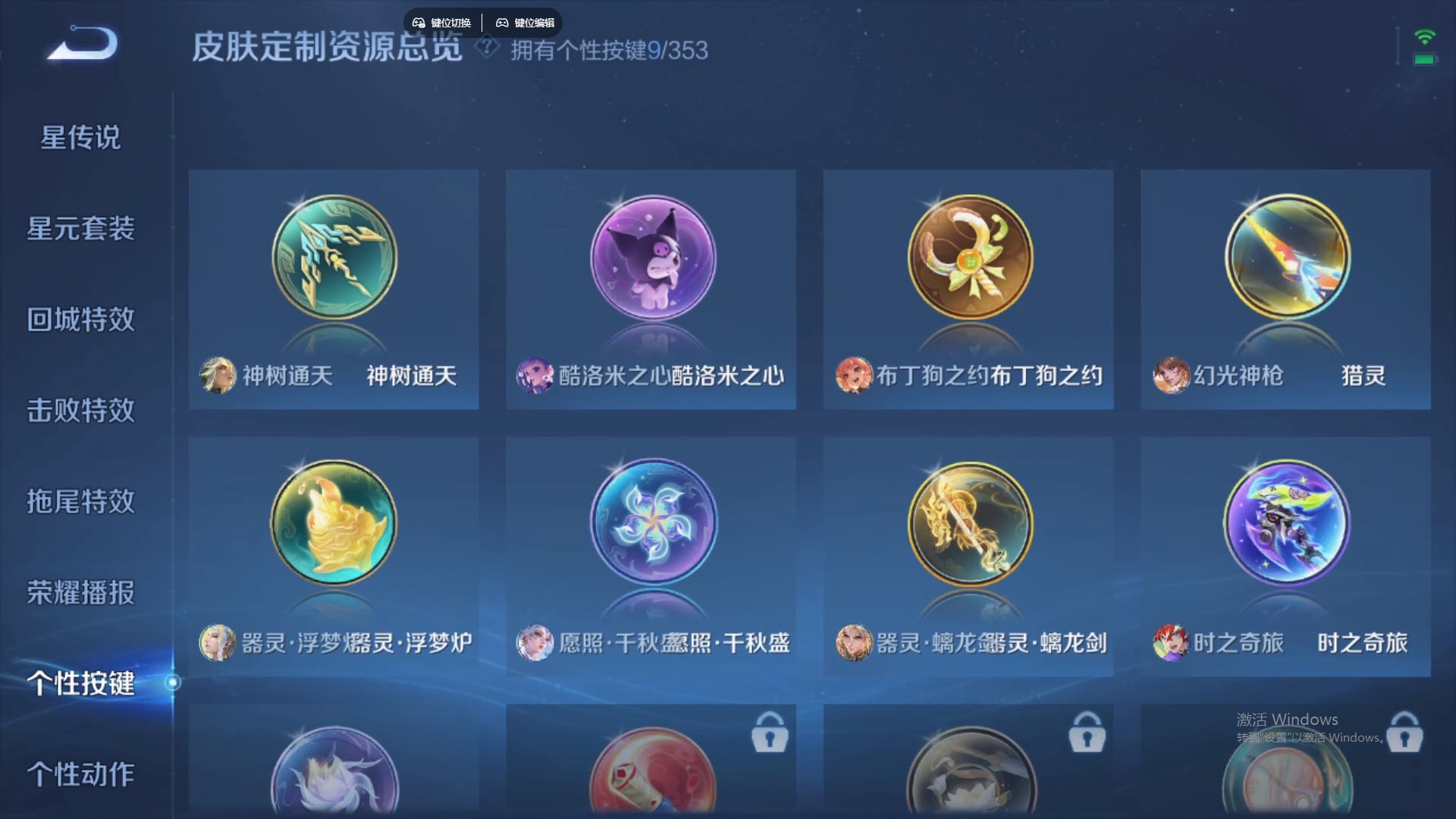Open the 猎灵 幻光神枪 item

1285,258
